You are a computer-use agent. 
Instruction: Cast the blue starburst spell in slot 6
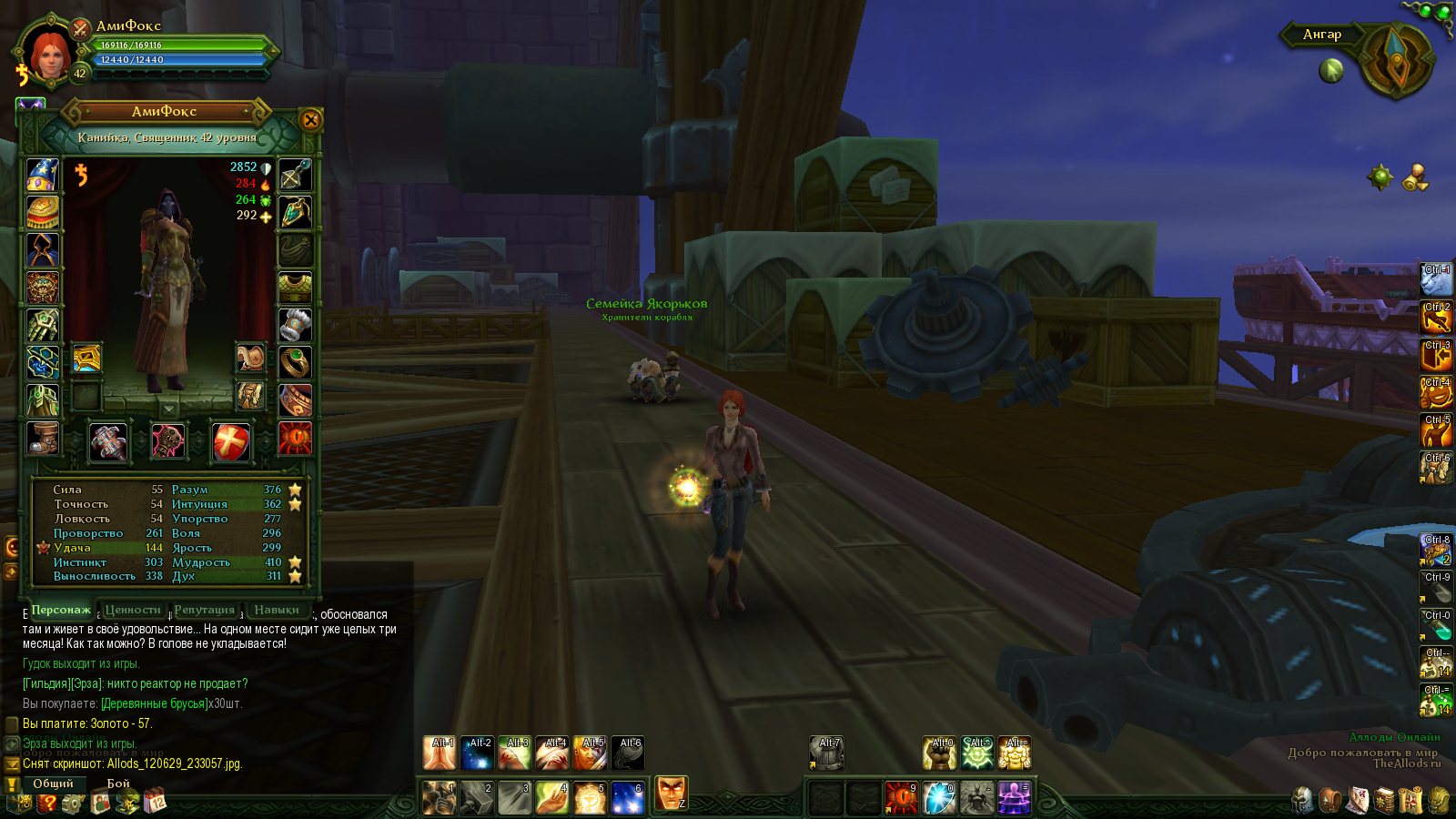(x=628, y=798)
